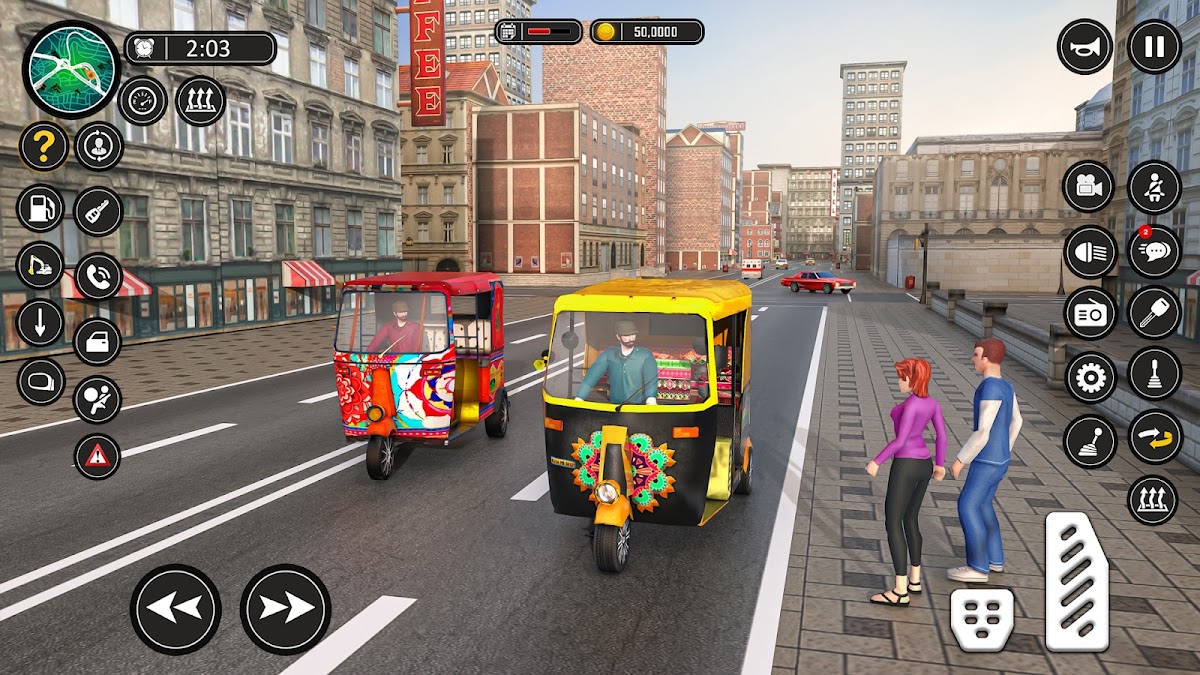The image size is (1200, 675).
Task: Open the chat messages bubble
Action: (x=1154, y=251)
